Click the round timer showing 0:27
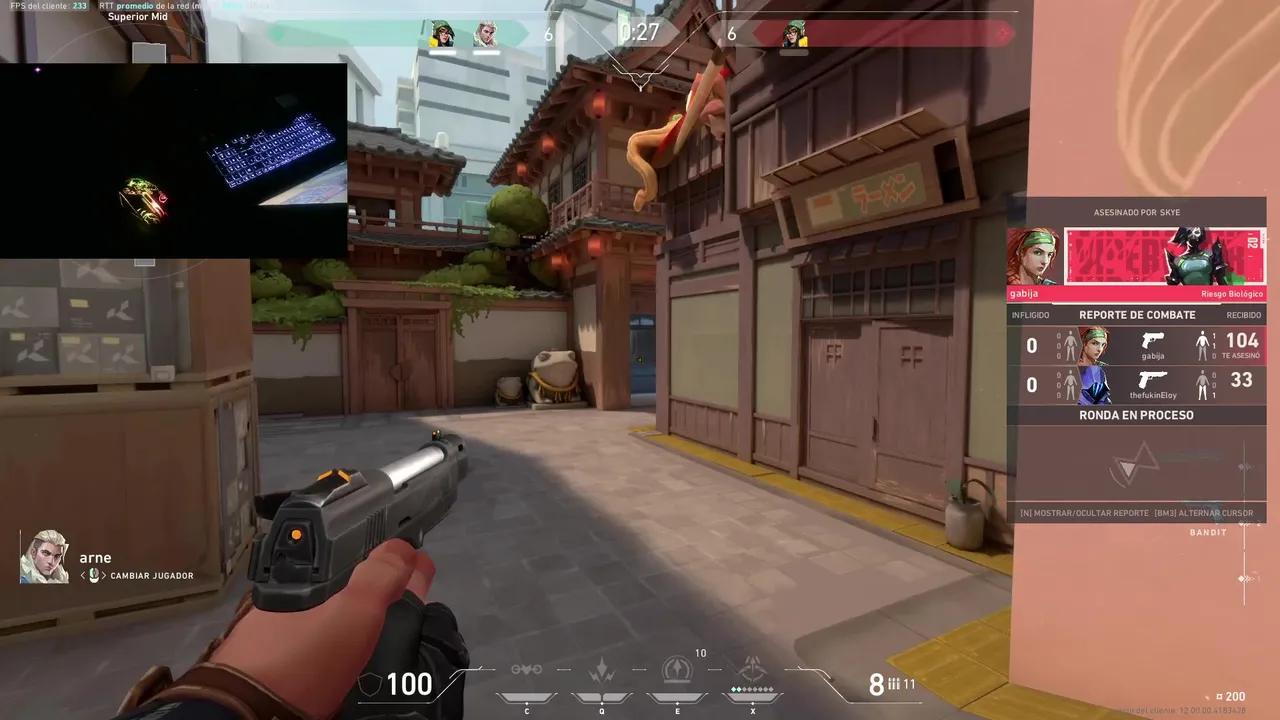The width and height of the screenshot is (1280, 720). tap(640, 31)
